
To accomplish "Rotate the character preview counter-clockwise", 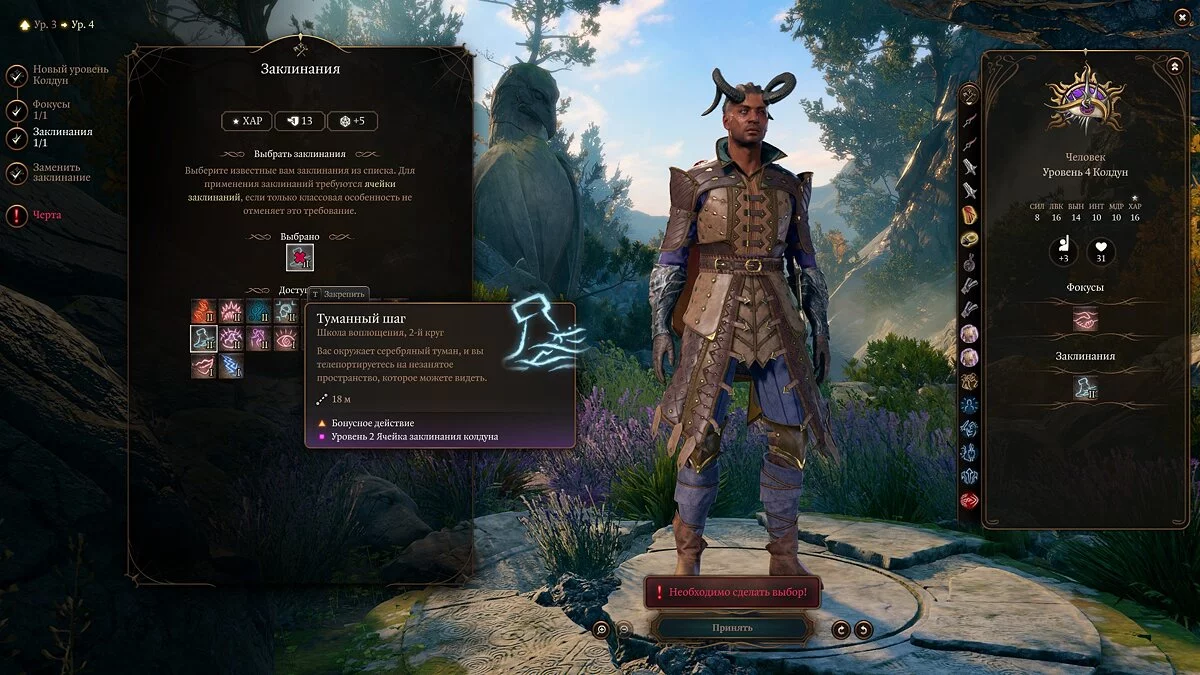I will click(863, 629).
